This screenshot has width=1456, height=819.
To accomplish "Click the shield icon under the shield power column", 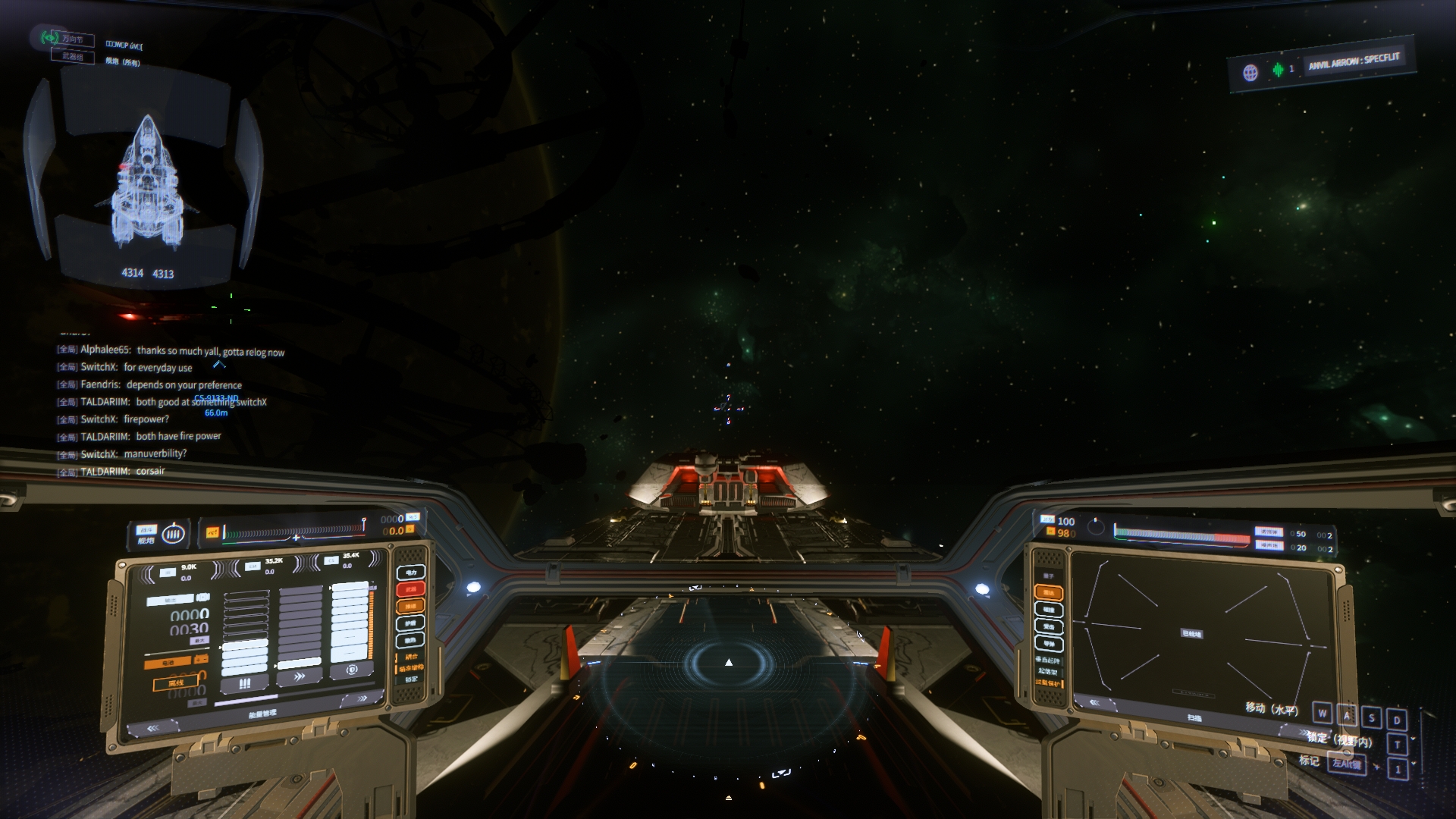I will point(352,670).
